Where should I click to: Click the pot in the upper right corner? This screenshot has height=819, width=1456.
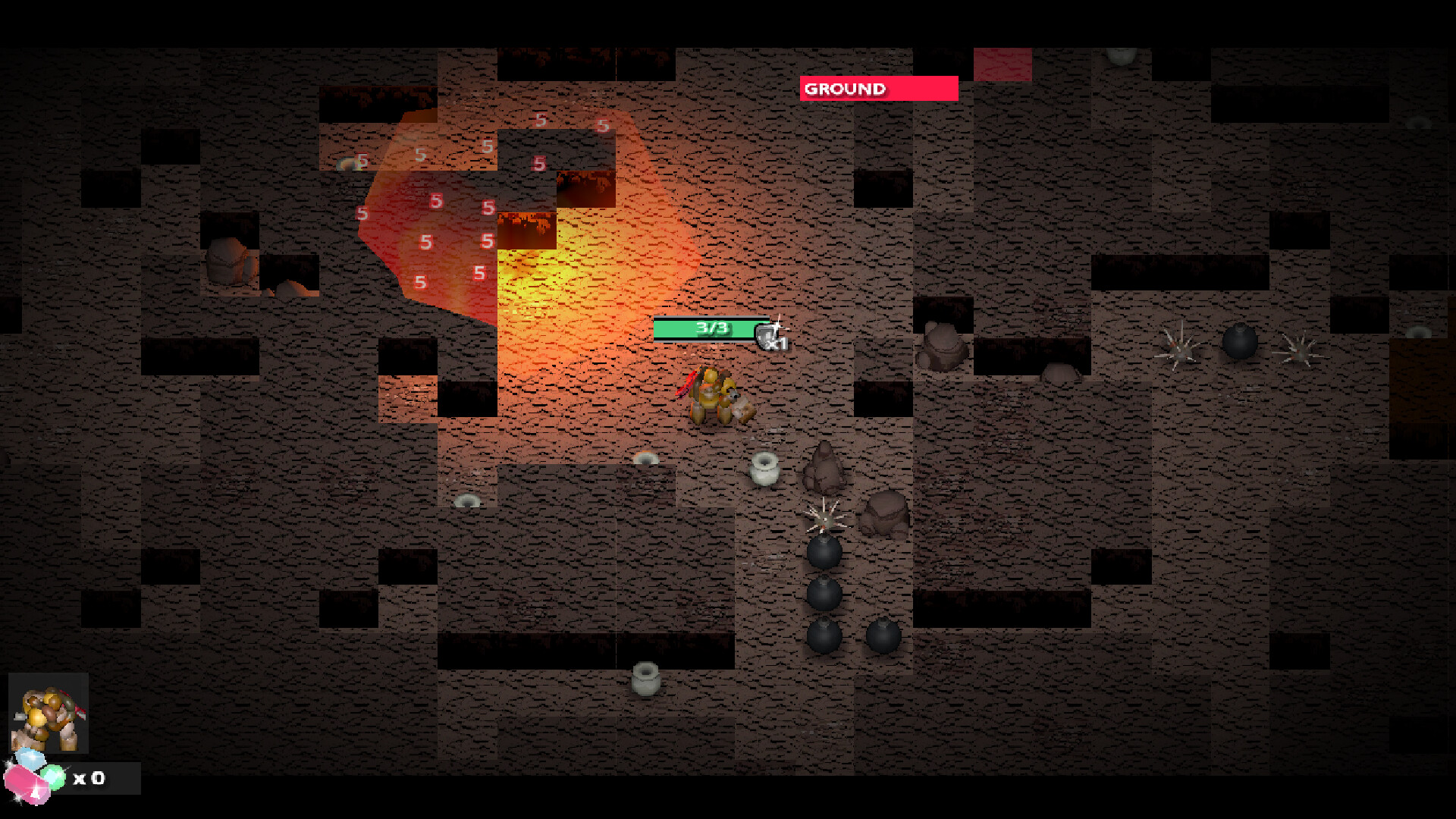coord(1122,57)
